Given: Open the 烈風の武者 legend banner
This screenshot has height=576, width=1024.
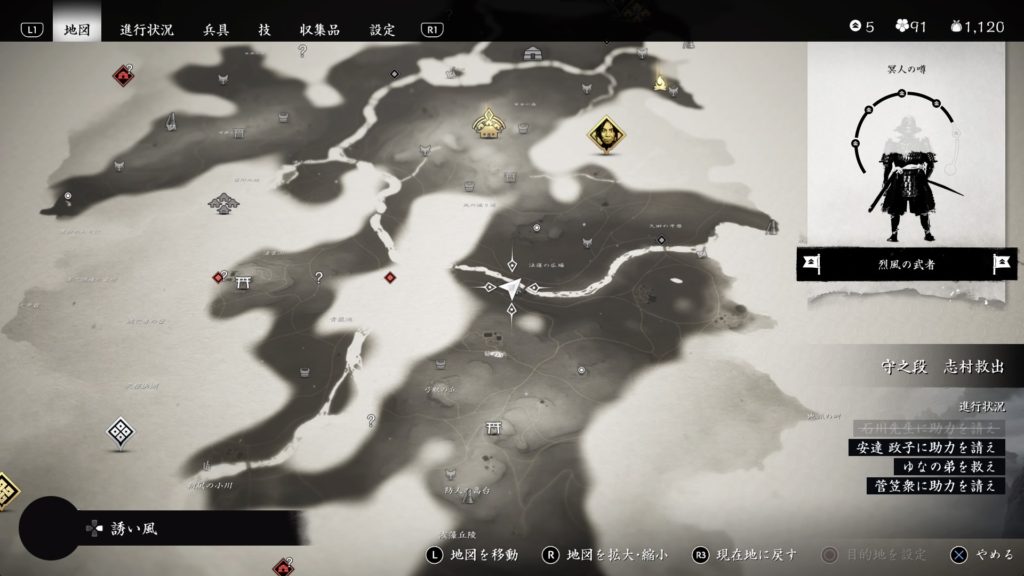Looking at the screenshot, I should (x=907, y=264).
